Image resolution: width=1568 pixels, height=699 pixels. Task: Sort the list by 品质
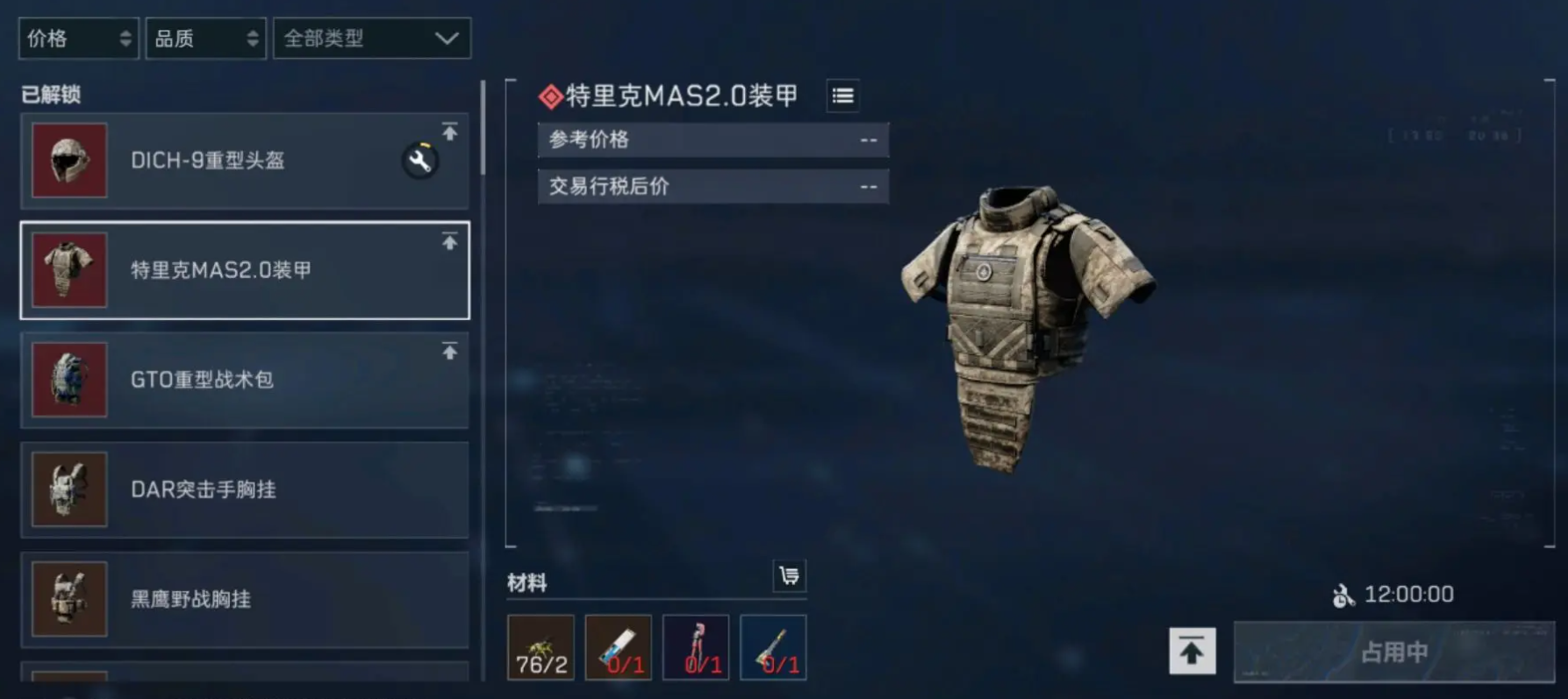click(x=205, y=39)
